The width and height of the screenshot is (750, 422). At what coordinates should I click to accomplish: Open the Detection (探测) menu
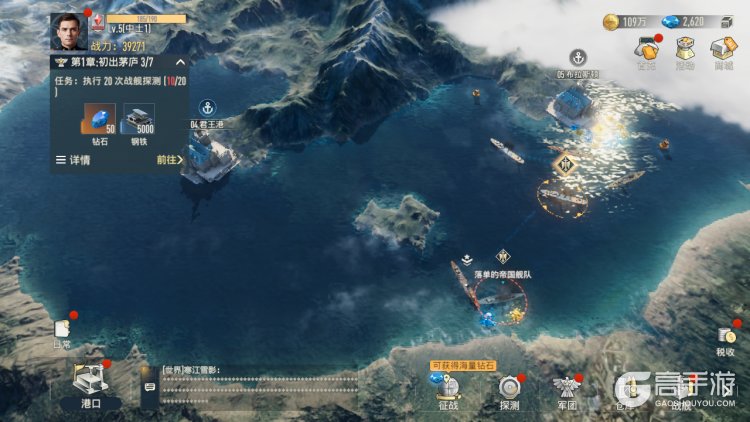point(509,390)
